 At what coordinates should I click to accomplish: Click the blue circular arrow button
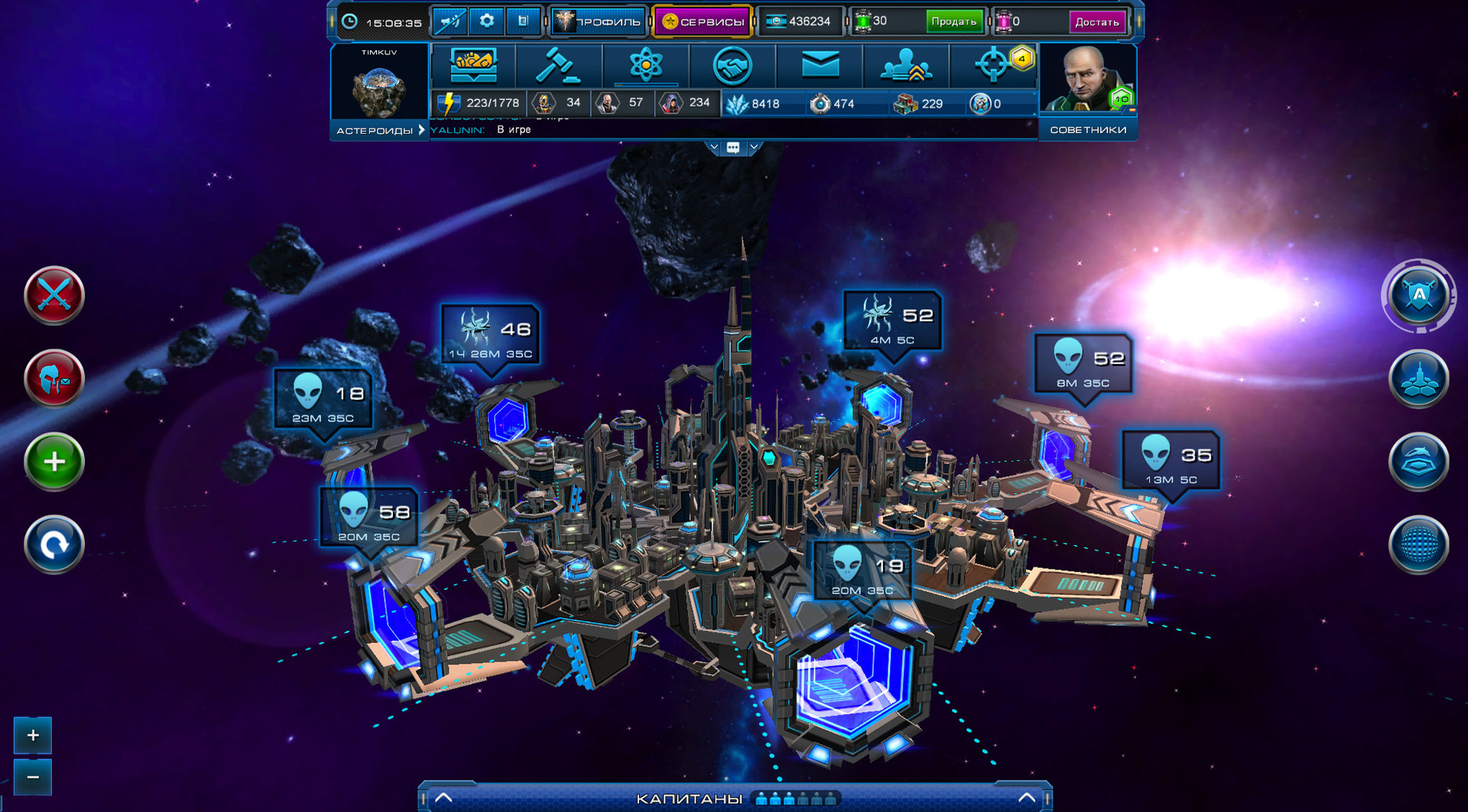tap(54, 544)
